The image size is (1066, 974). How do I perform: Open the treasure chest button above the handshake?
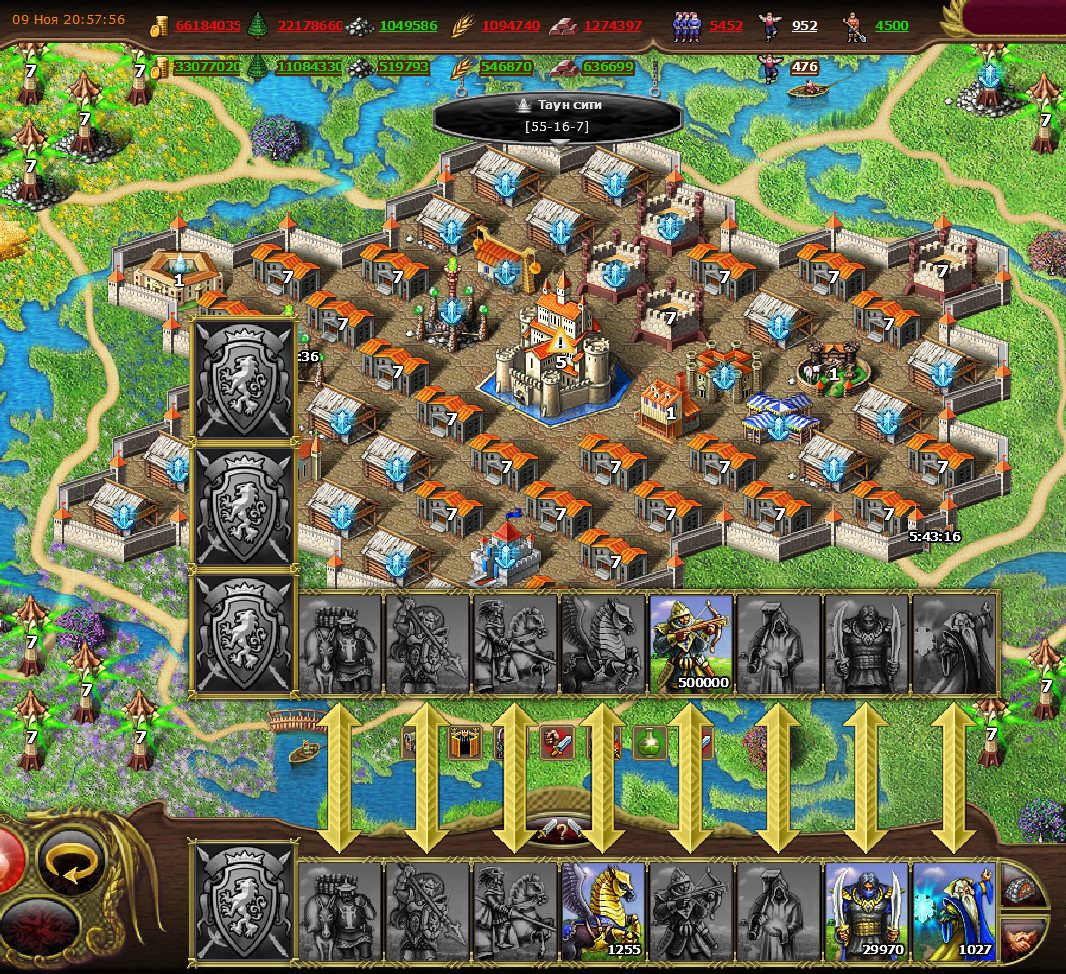pyautogui.click(x=1023, y=887)
